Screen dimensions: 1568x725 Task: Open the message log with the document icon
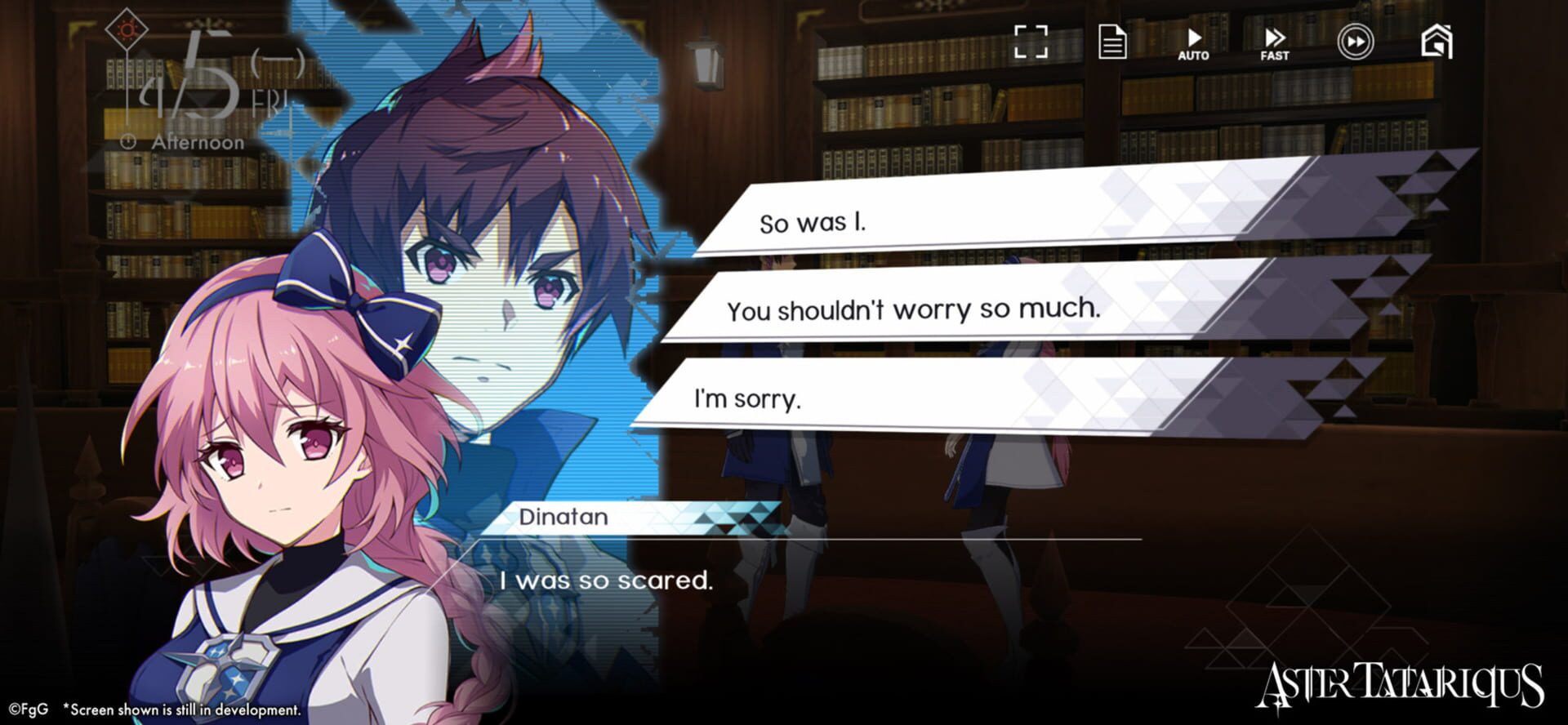pos(1113,41)
